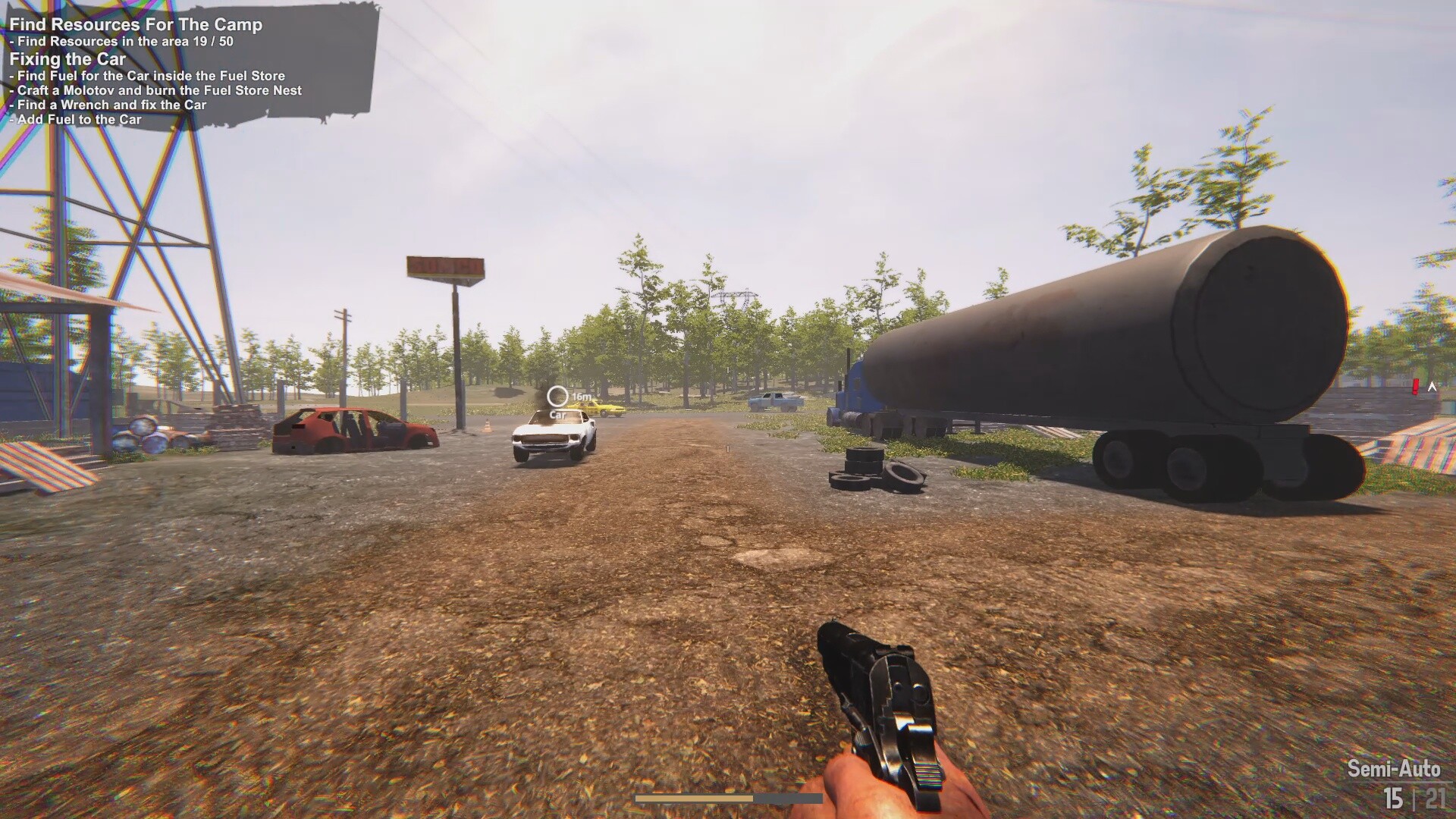Click the Car waypoint marker
This screenshot has width=1456, height=819.
557,396
